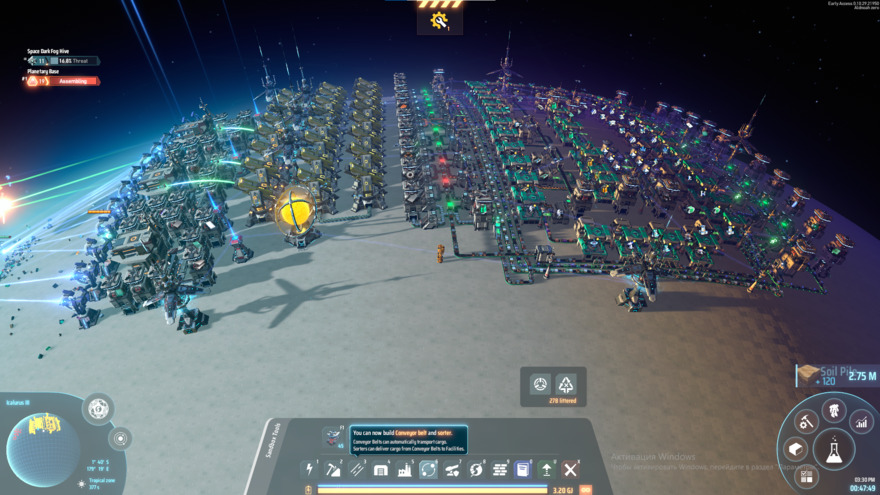This screenshot has width=880, height=495.
Task: Choose the defense turret build category
Action: pyautogui.click(x=452, y=469)
